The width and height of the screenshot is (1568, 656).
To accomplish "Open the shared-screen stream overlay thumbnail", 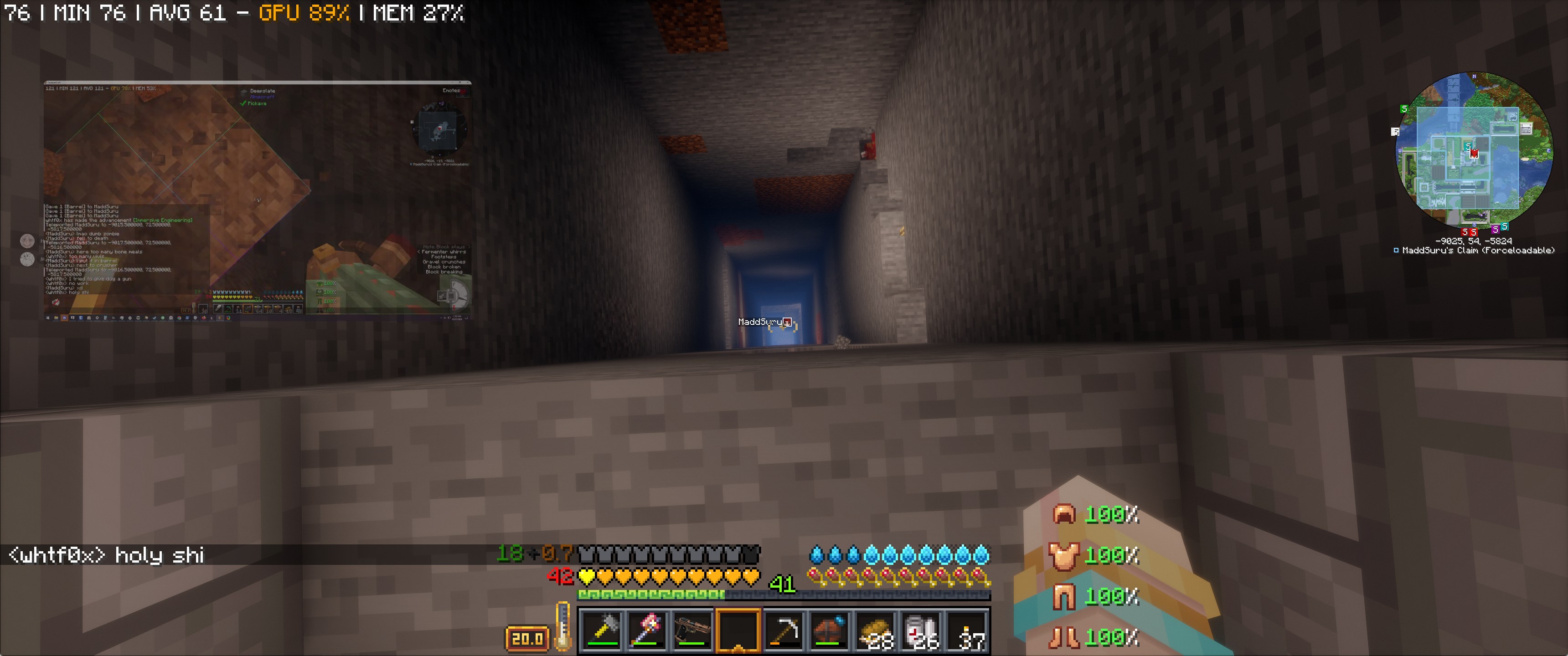I will click(x=258, y=200).
